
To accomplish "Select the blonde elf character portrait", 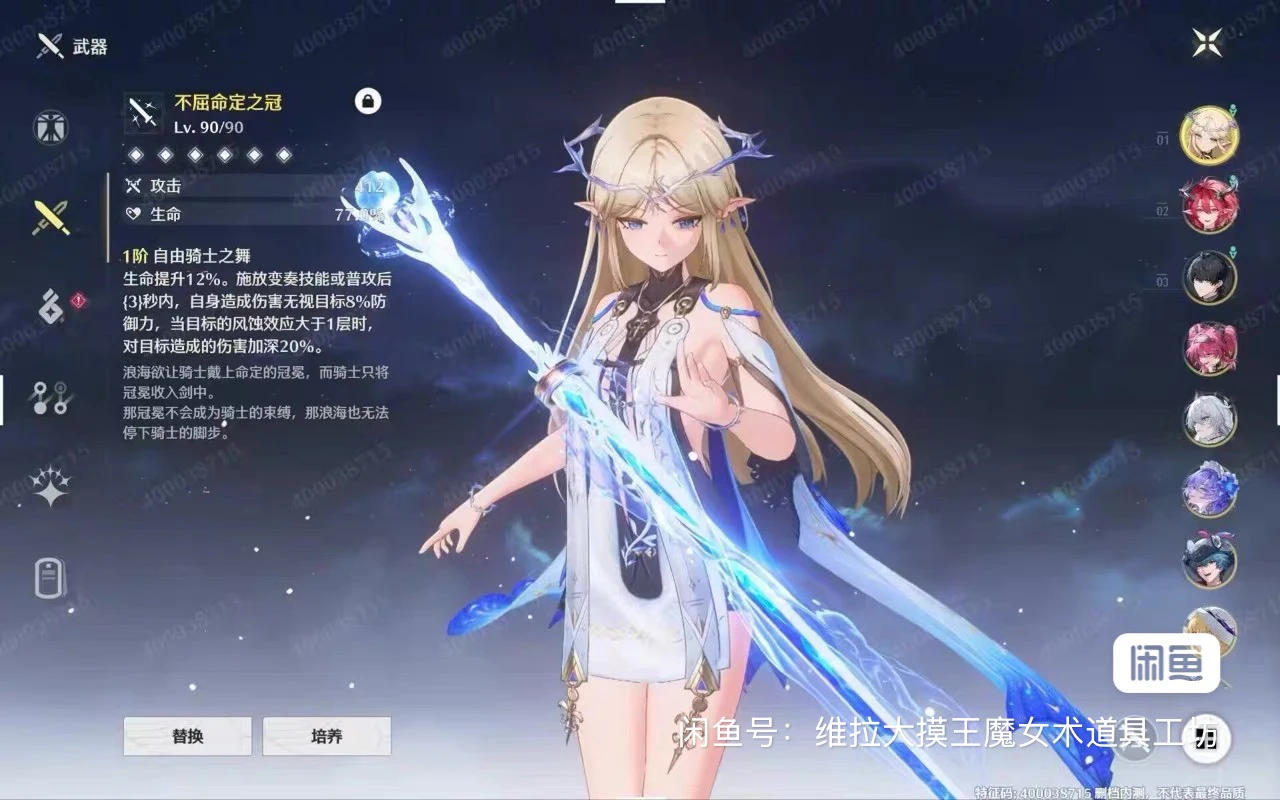I will click(1210, 135).
